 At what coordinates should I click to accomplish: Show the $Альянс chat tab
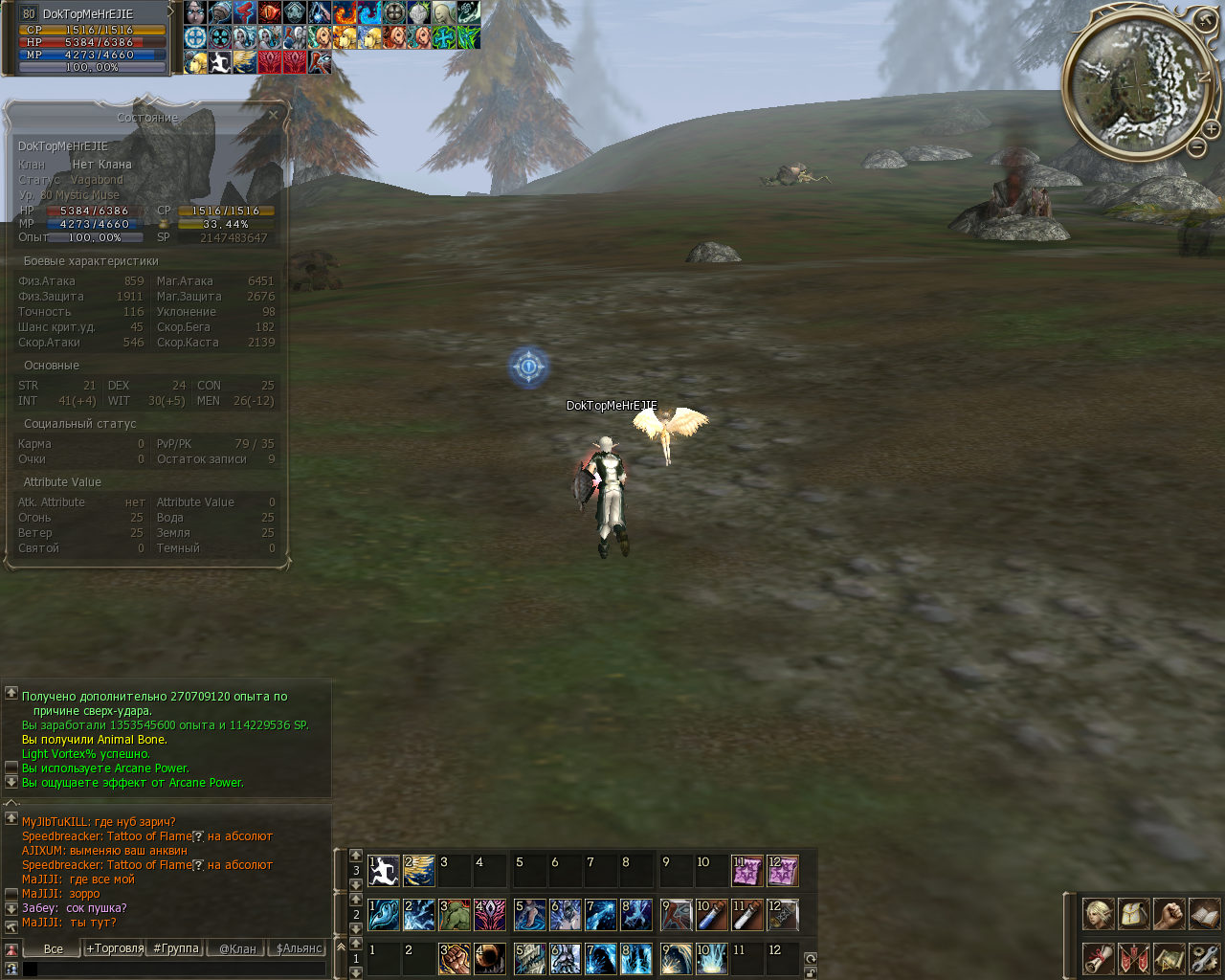299,948
